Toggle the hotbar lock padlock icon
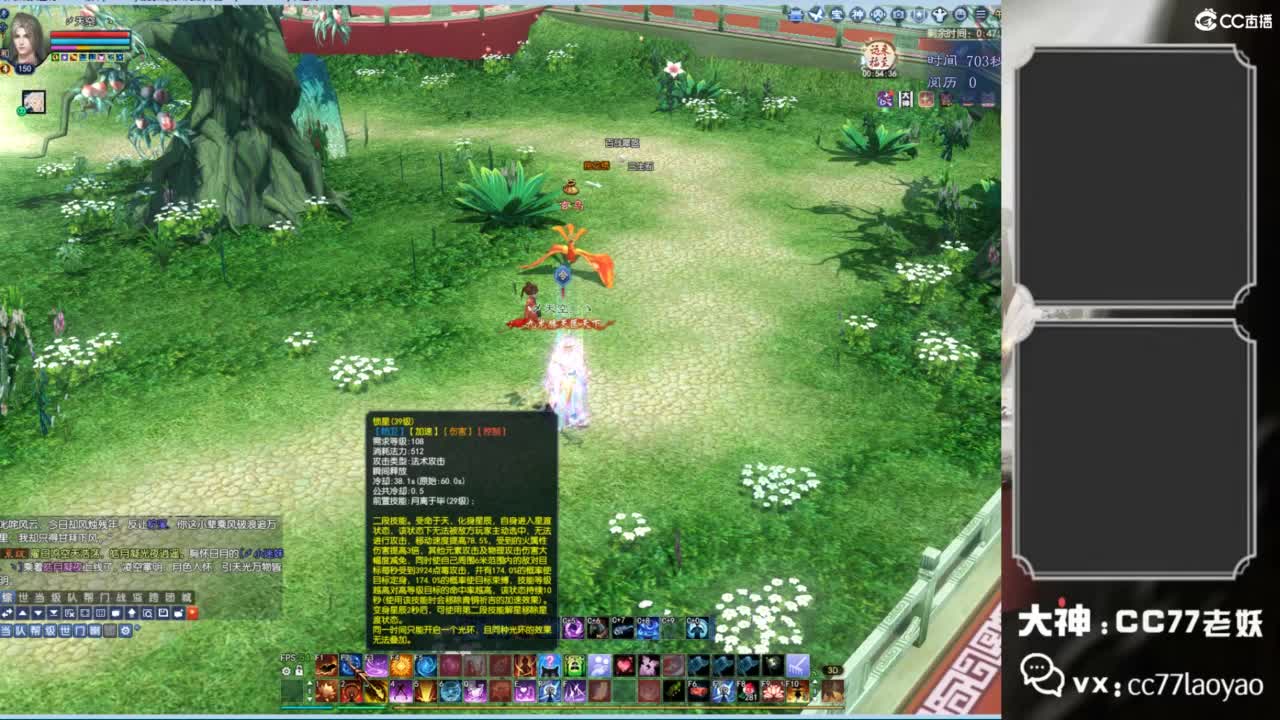 [x=300, y=669]
